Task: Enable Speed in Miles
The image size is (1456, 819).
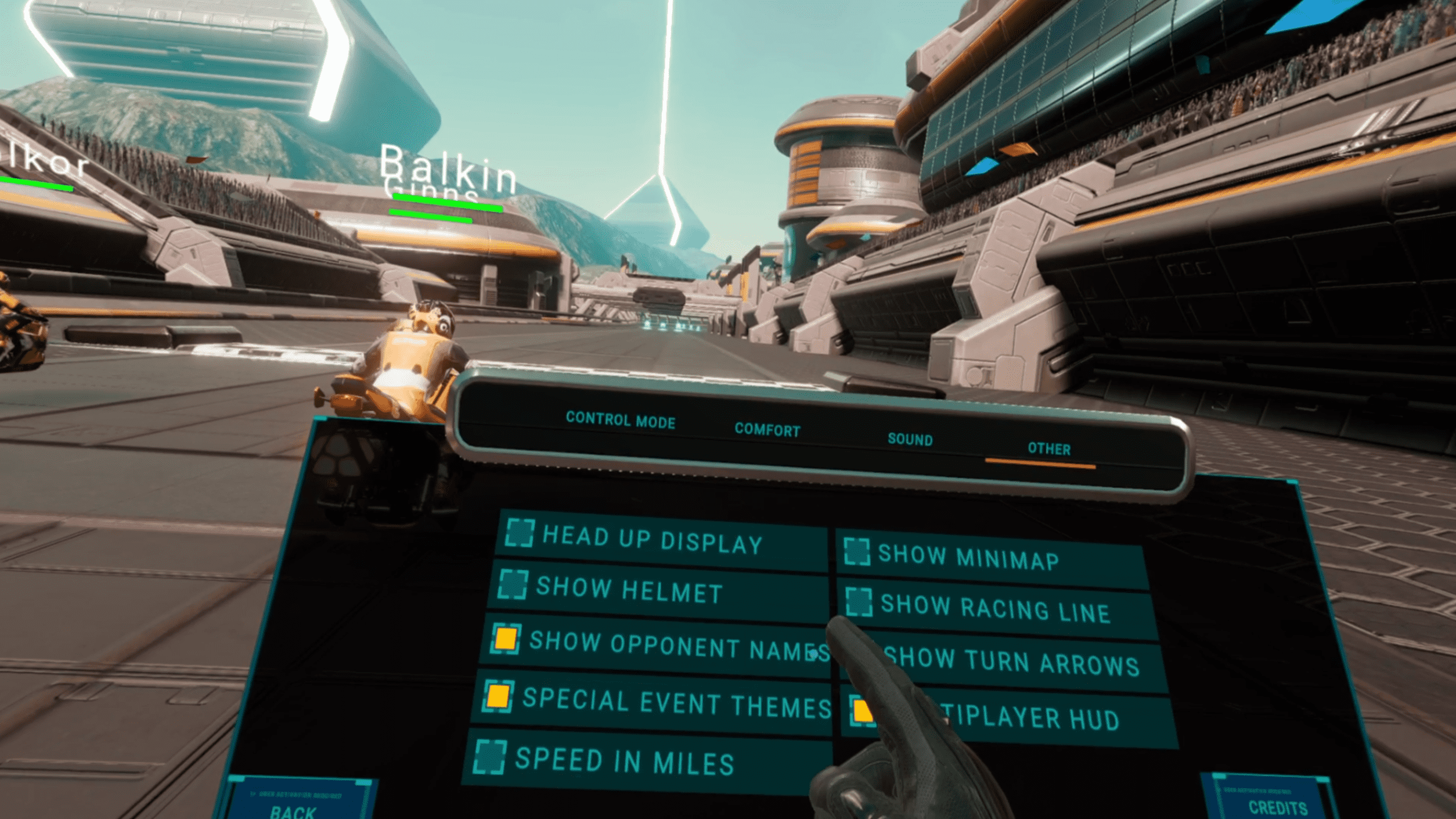Action: click(x=489, y=757)
